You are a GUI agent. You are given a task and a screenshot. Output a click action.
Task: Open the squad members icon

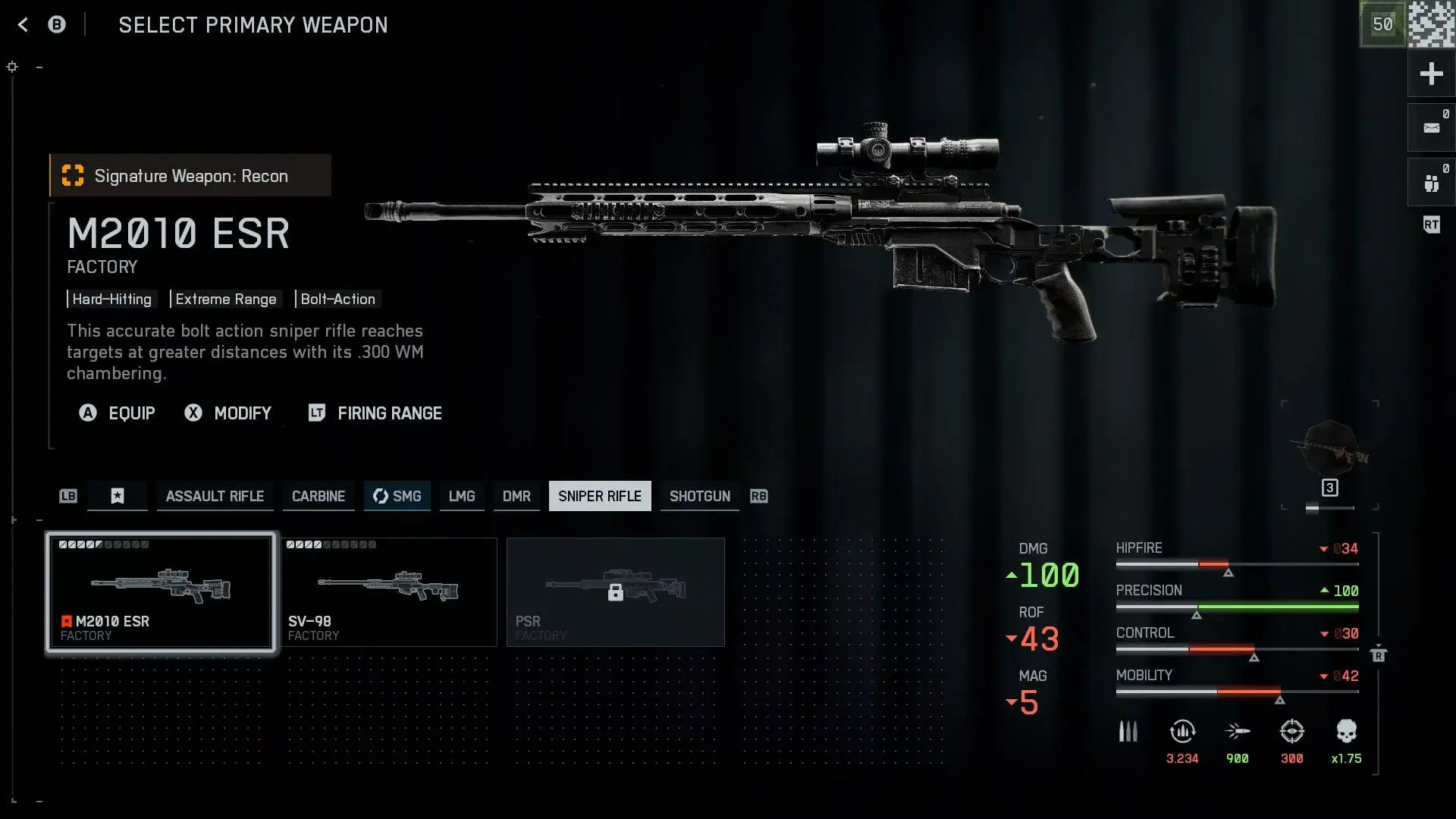1431,183
